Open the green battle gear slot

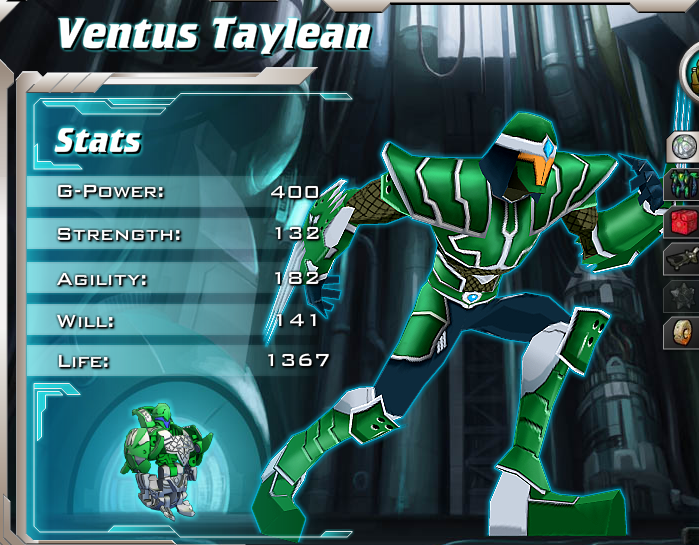683,185
